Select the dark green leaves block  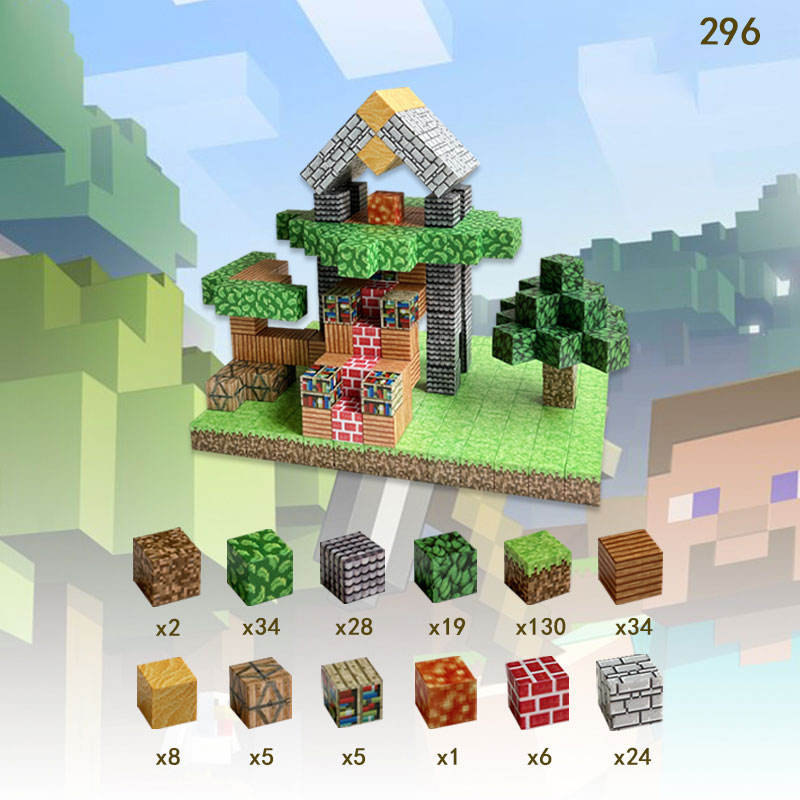[x=445, y=567]
